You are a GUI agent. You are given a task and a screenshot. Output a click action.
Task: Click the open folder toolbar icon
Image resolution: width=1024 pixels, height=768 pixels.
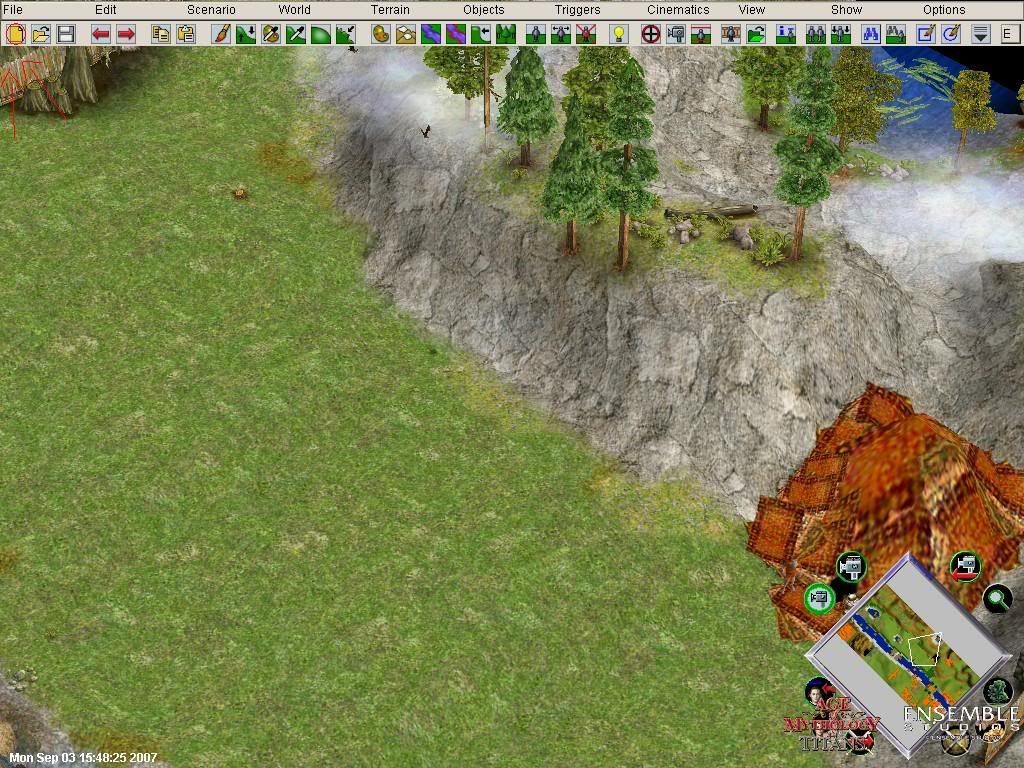pos(41,34)
